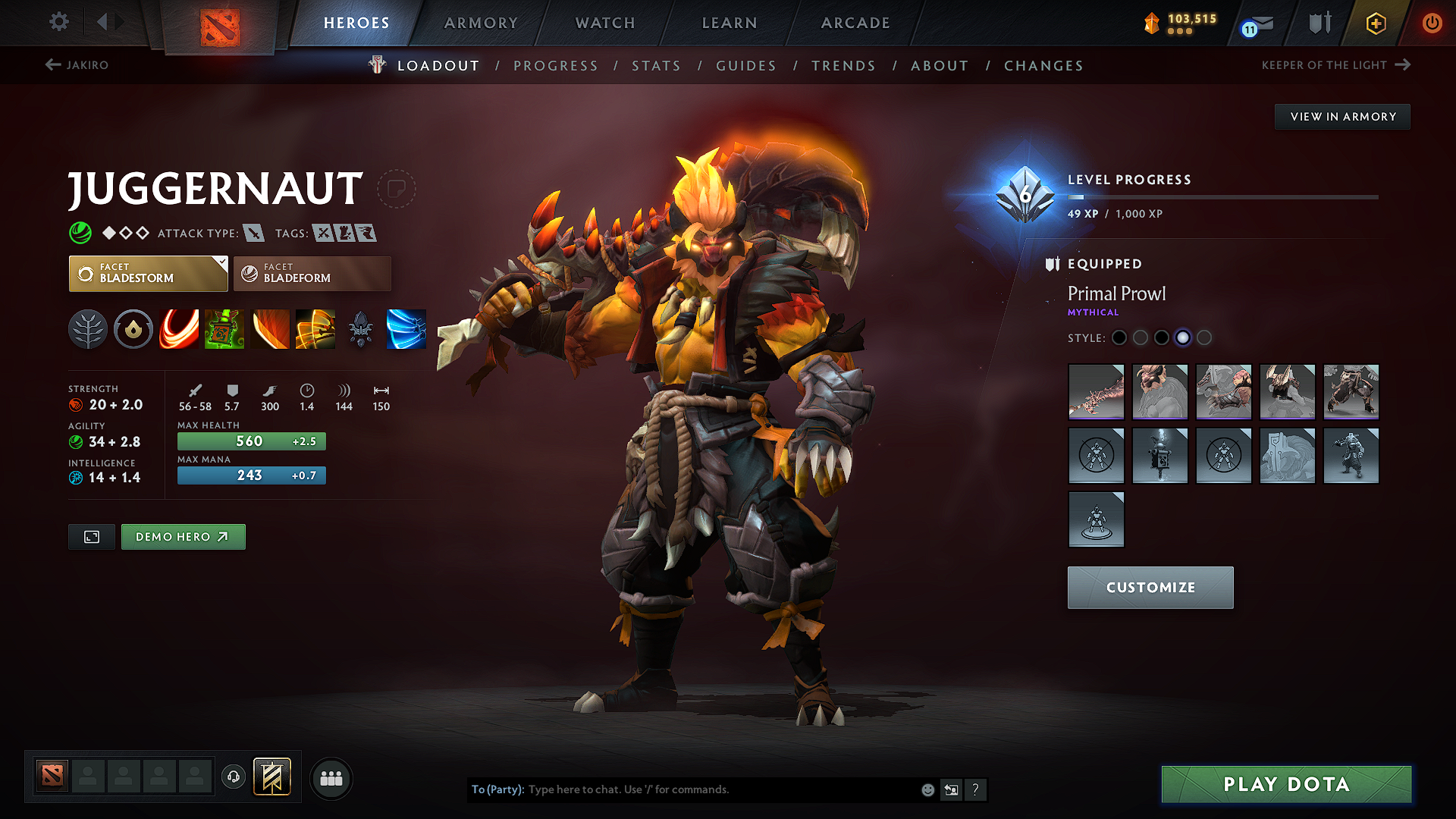Select the Blade Fury ability icon

pyautogui.click(x=179, y=329)
